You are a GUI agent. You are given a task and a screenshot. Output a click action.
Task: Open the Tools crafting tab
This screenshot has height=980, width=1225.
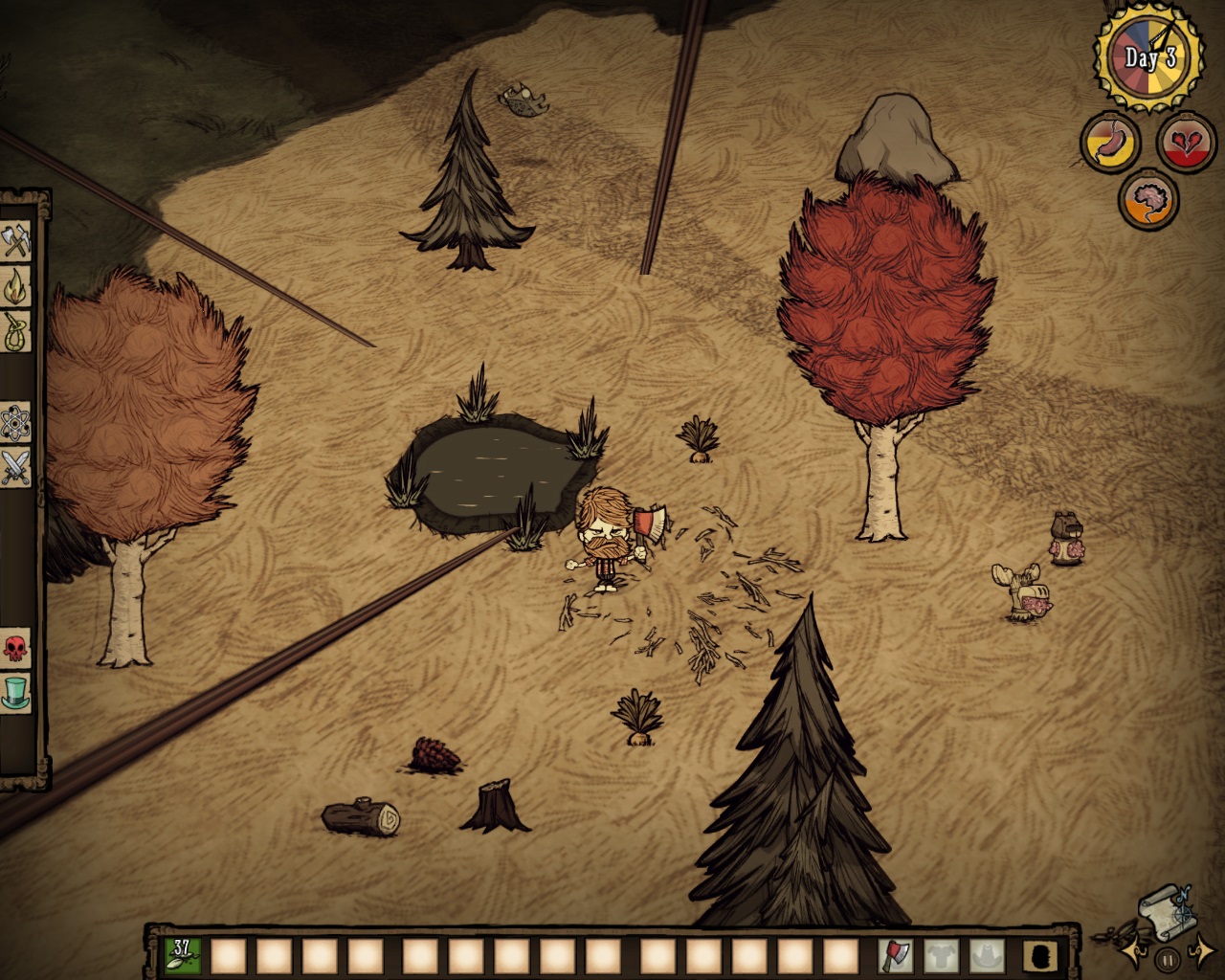16,240
